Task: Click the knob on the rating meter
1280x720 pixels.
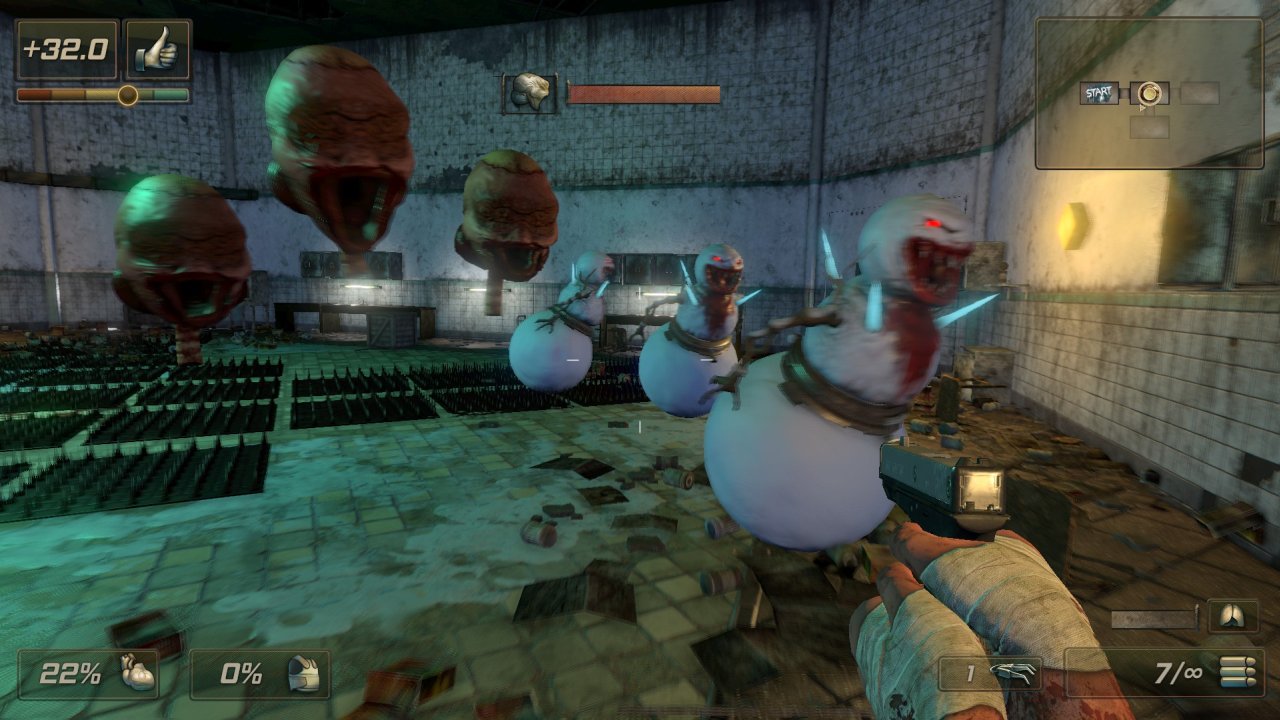Action: (x=127, y=95)
